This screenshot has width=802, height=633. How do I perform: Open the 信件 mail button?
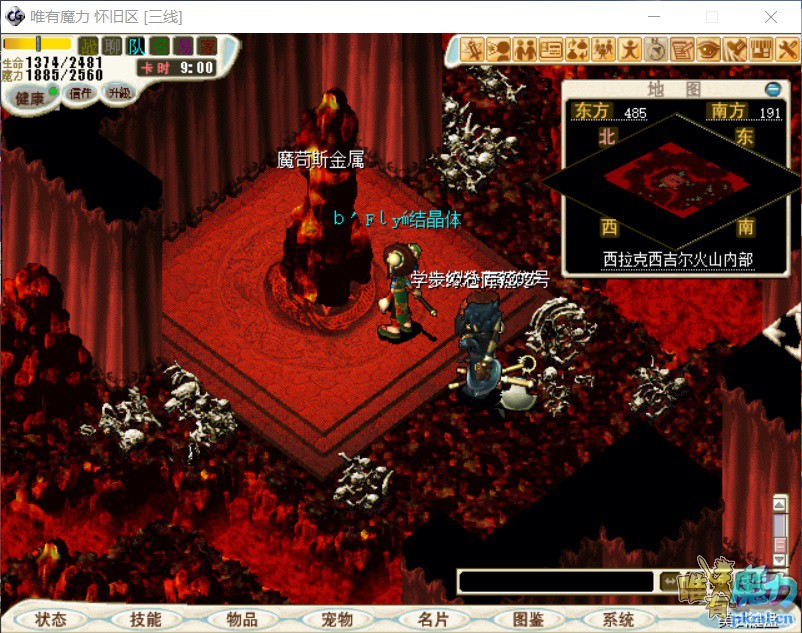(79, 93)
